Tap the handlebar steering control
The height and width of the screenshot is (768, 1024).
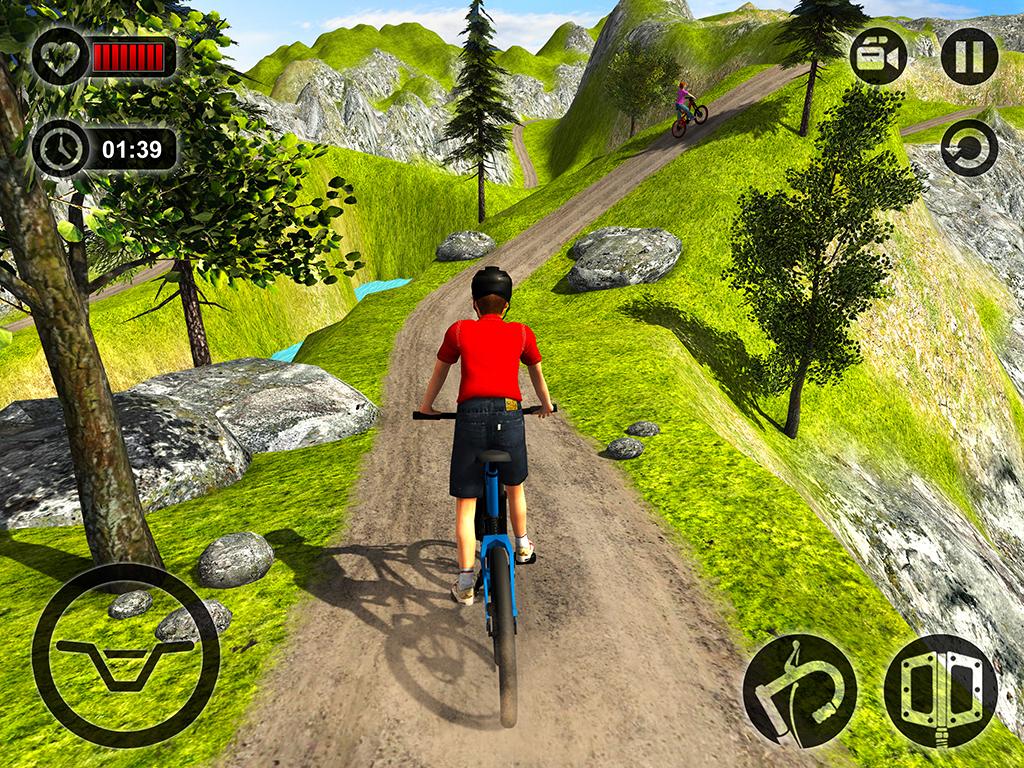126,655
